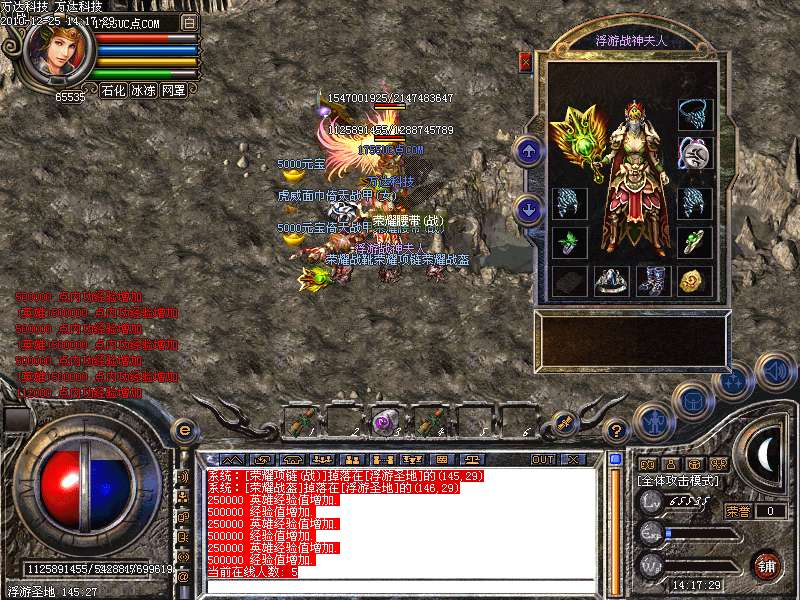Screen dimensions: 800x600
Task: Use the purple orb item in the quick belt
Action: click(384, 421)
